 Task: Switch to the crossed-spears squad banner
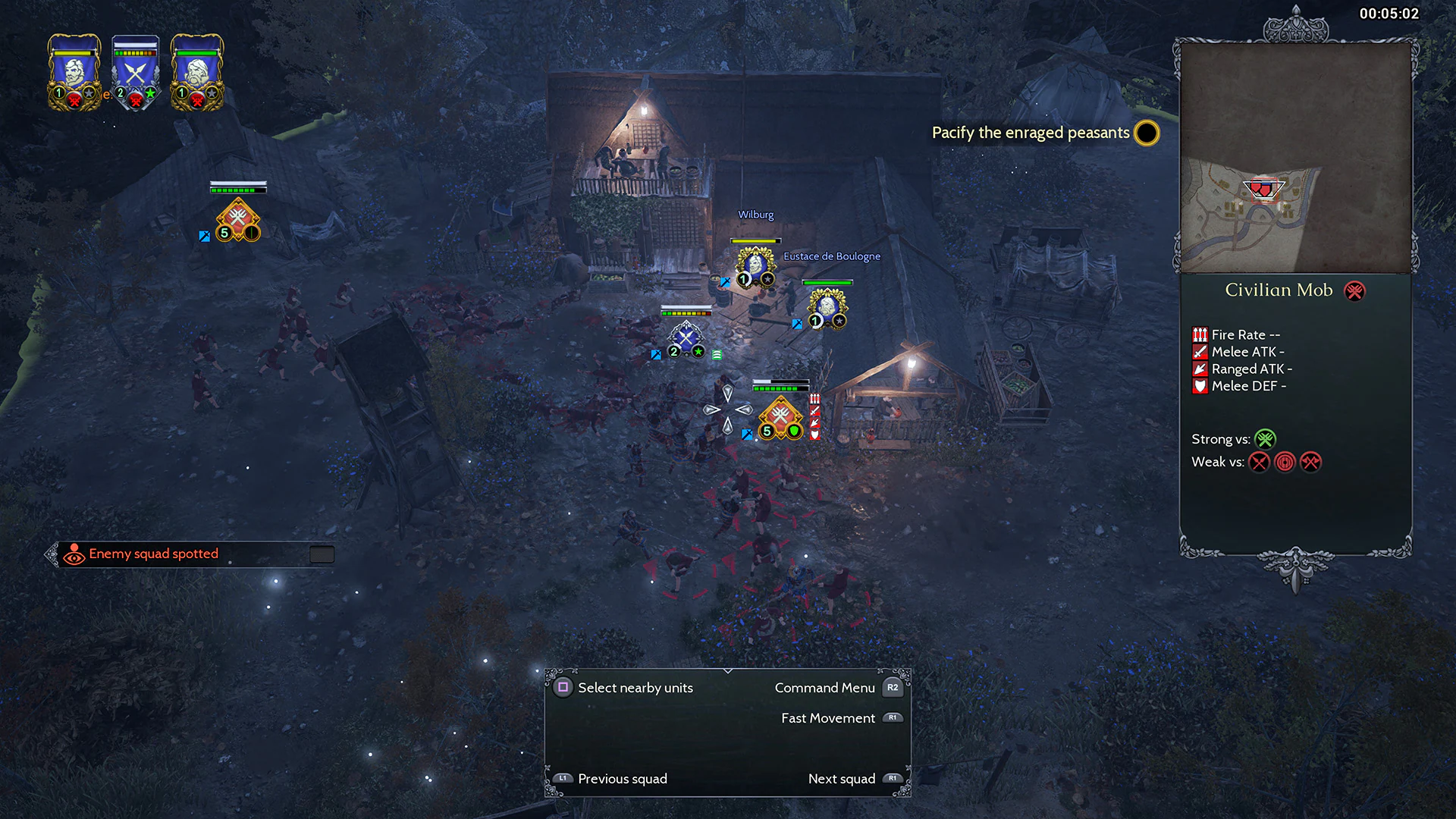[x=136, y=72]
